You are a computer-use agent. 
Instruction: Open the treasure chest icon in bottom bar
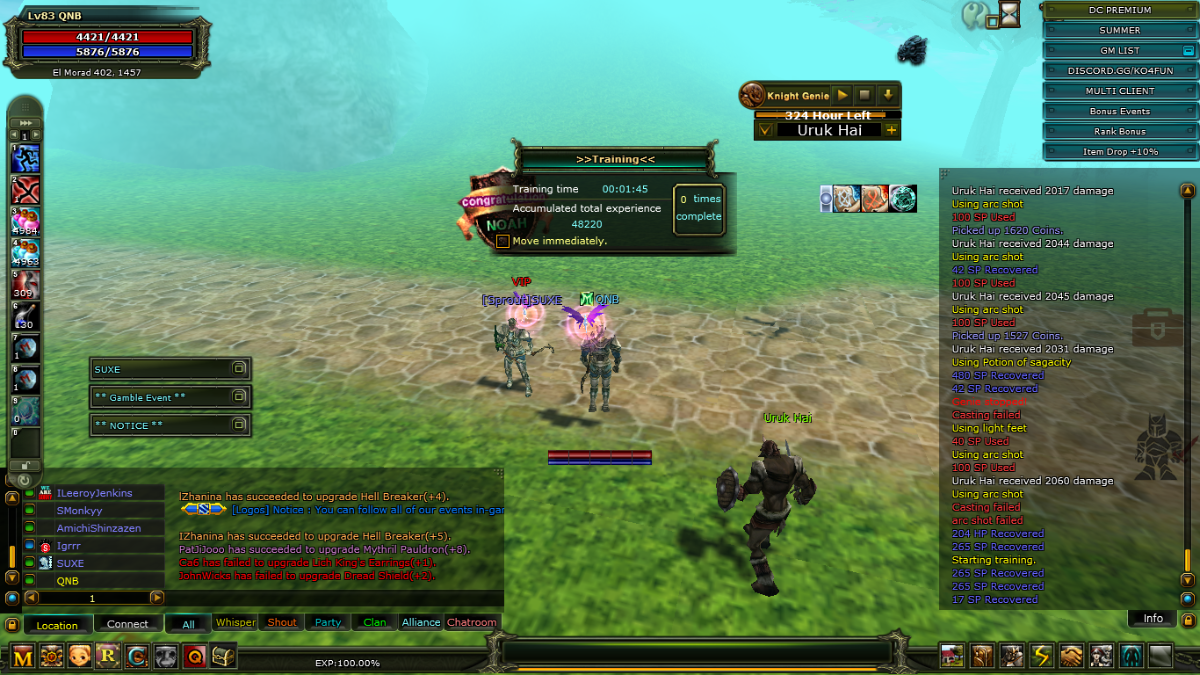[224, 656]
